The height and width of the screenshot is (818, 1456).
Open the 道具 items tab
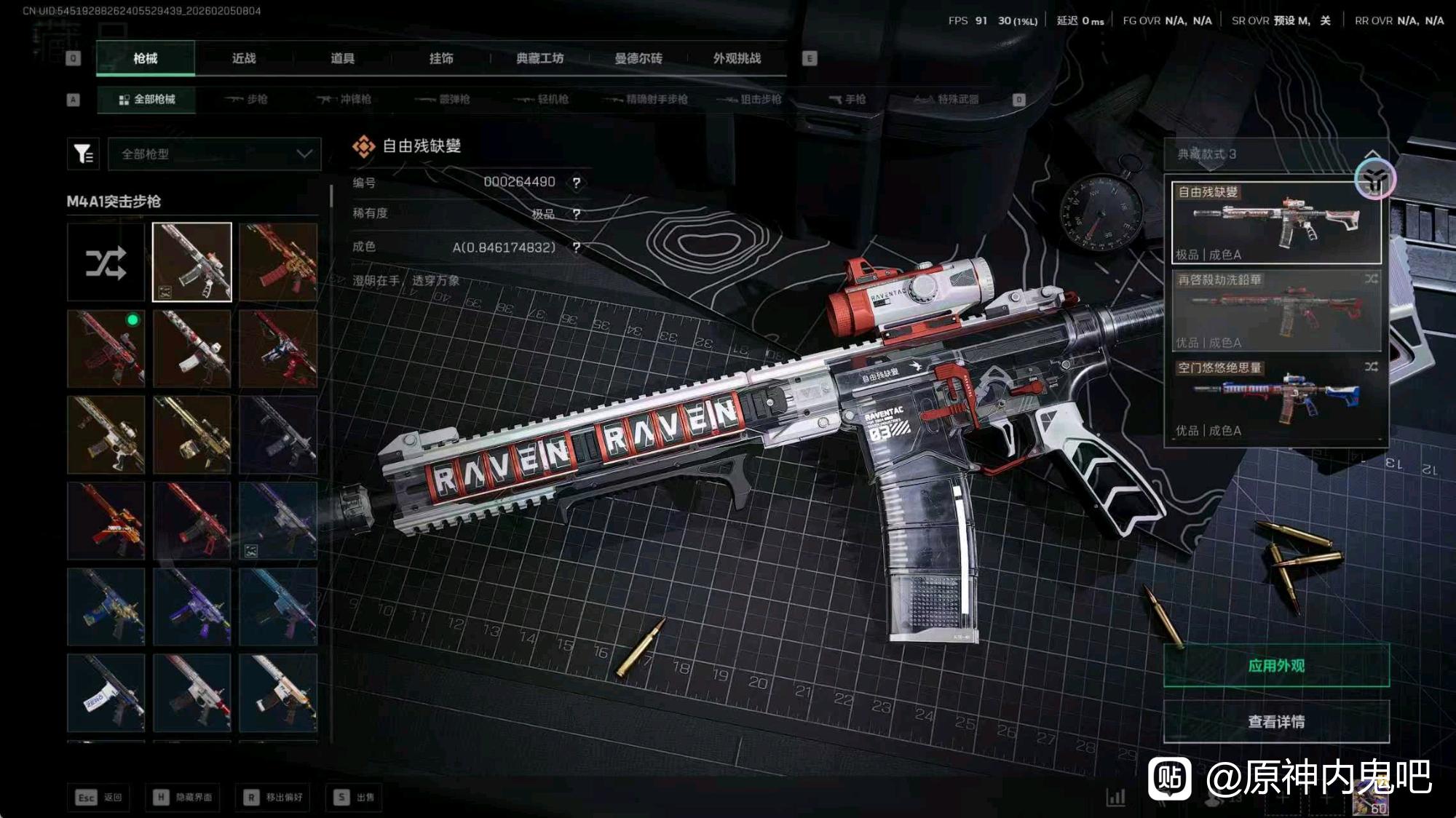coord(342,58)
